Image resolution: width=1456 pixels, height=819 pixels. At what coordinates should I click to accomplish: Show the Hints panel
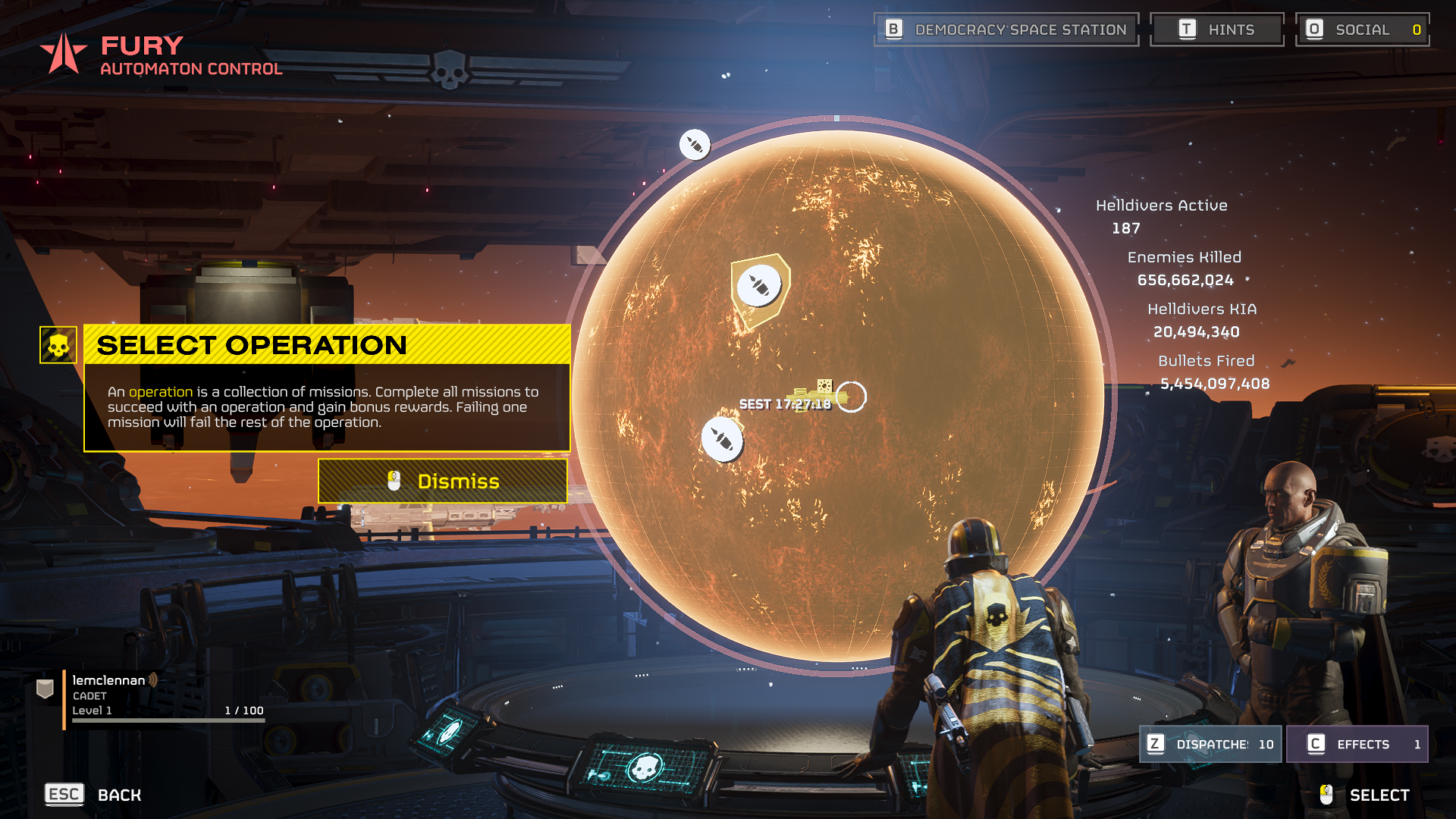(1216, 30)
